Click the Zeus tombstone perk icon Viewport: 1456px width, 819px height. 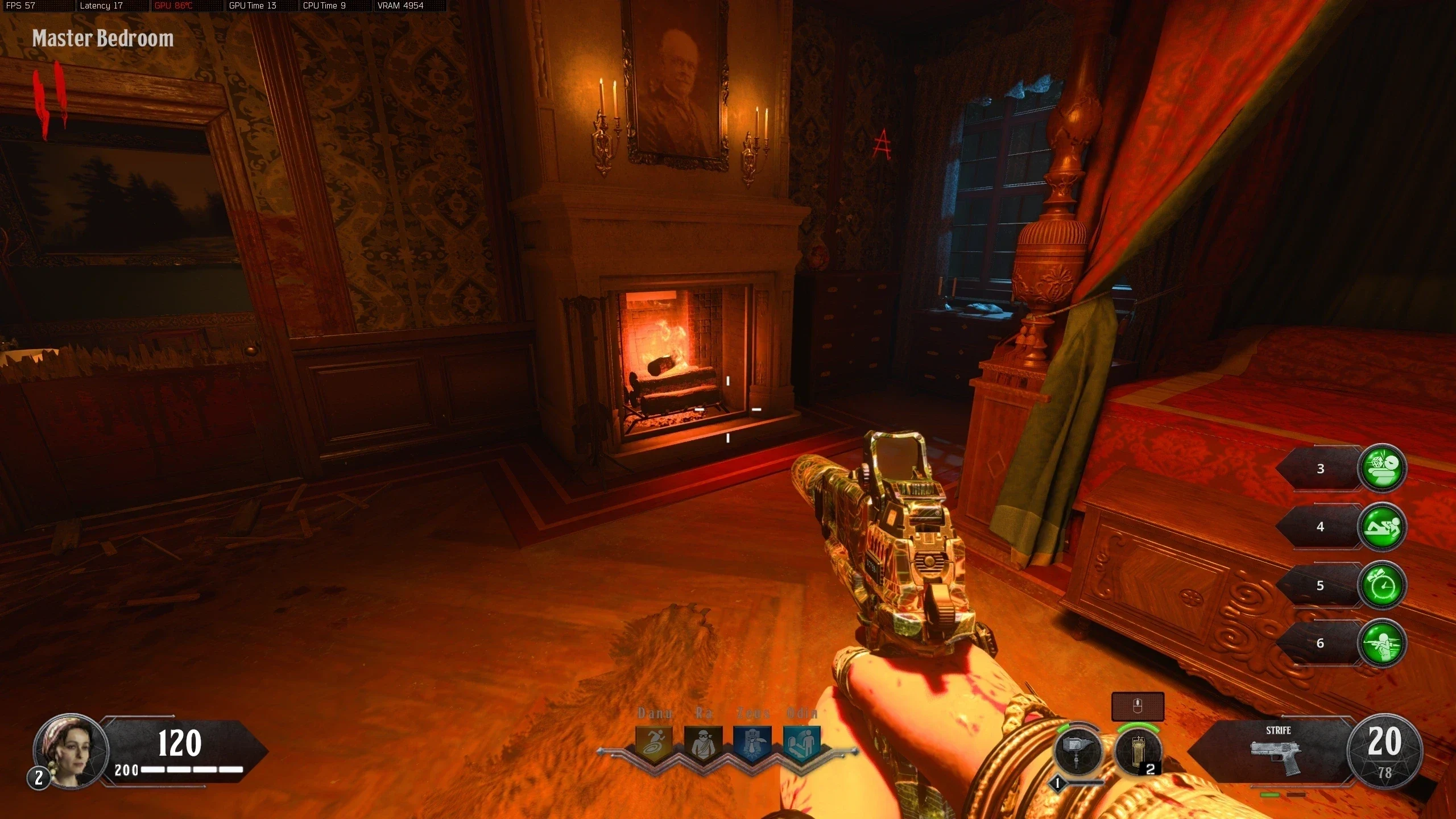pos(752,743)
